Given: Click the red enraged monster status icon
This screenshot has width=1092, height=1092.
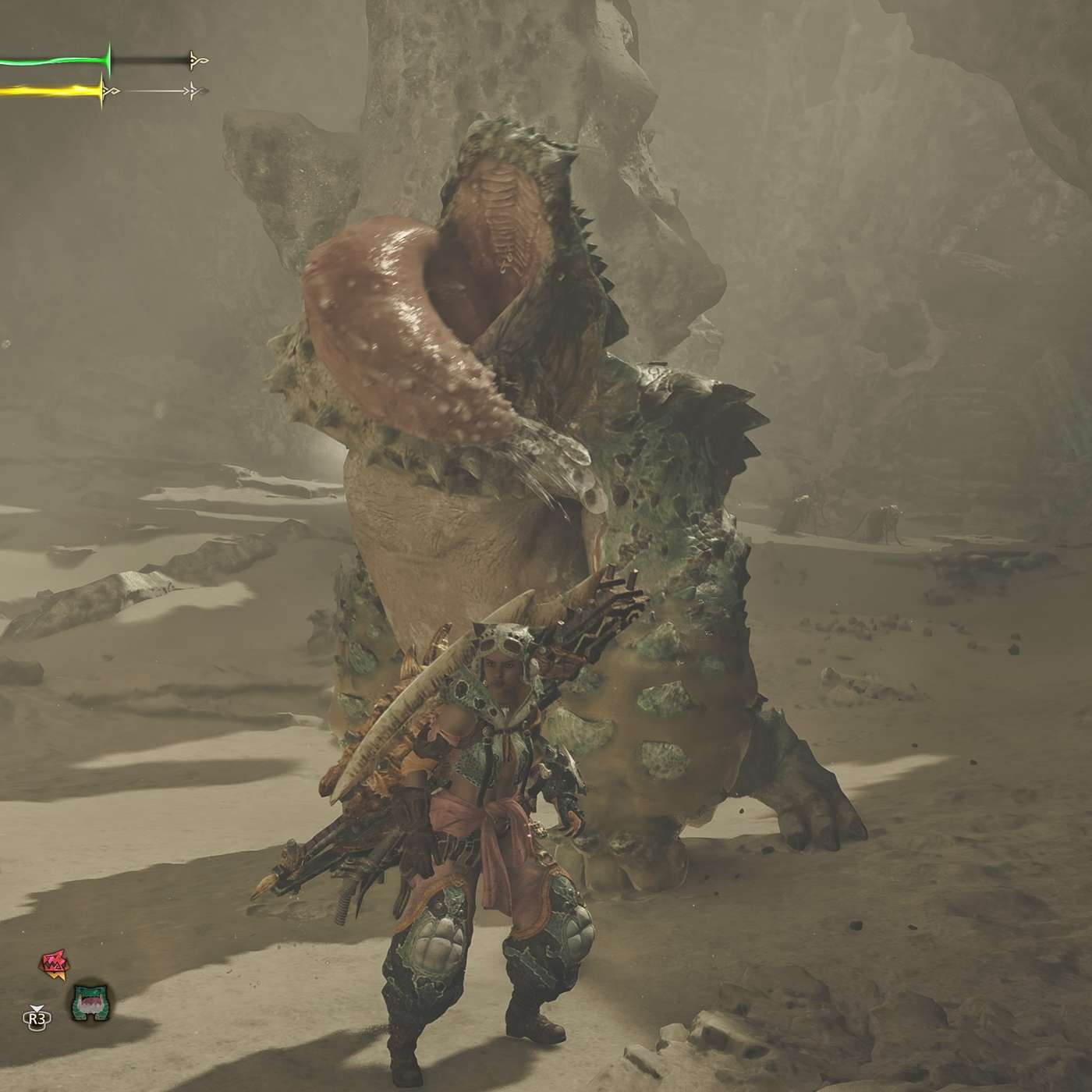Looking at the screenshot, I should (51, 964).
